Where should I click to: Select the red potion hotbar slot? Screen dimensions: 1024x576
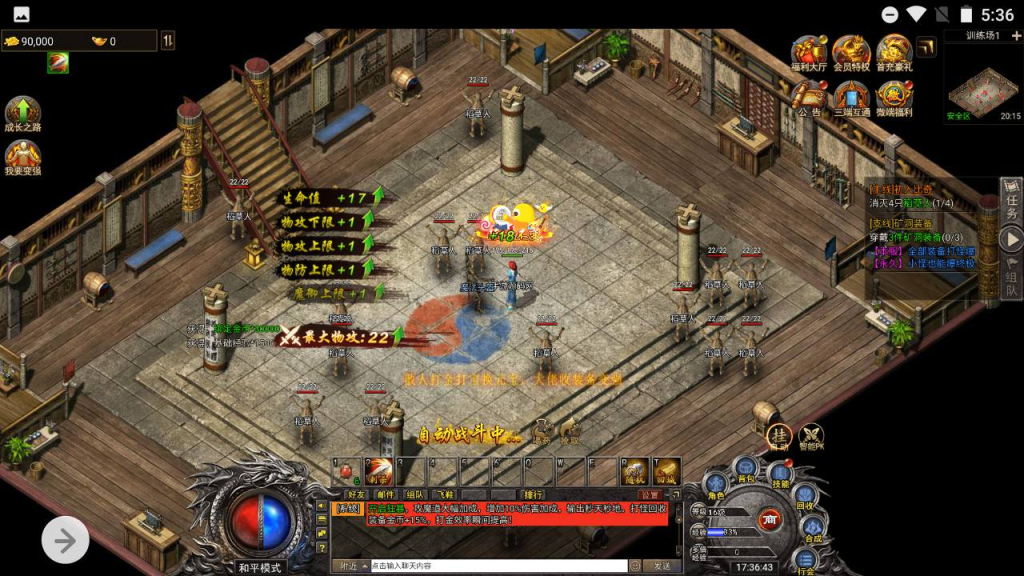click(x=347, y=469)
